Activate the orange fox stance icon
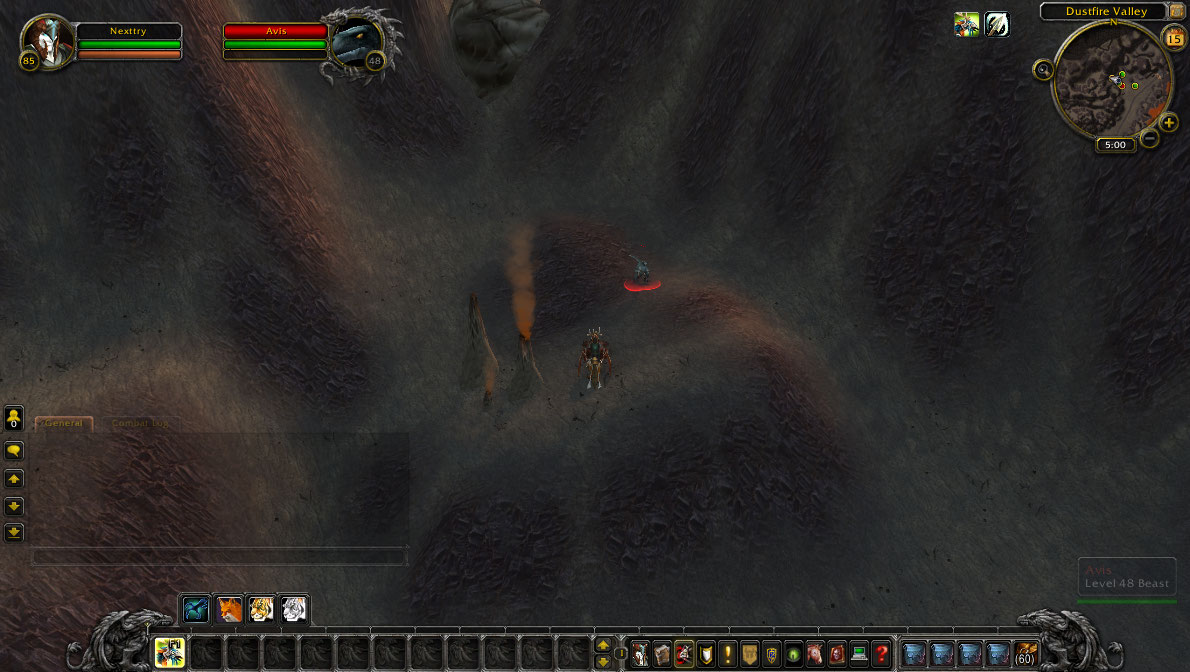Viewport: 1190px width, 672px height. pyautogui.click(x=229, y=609)
